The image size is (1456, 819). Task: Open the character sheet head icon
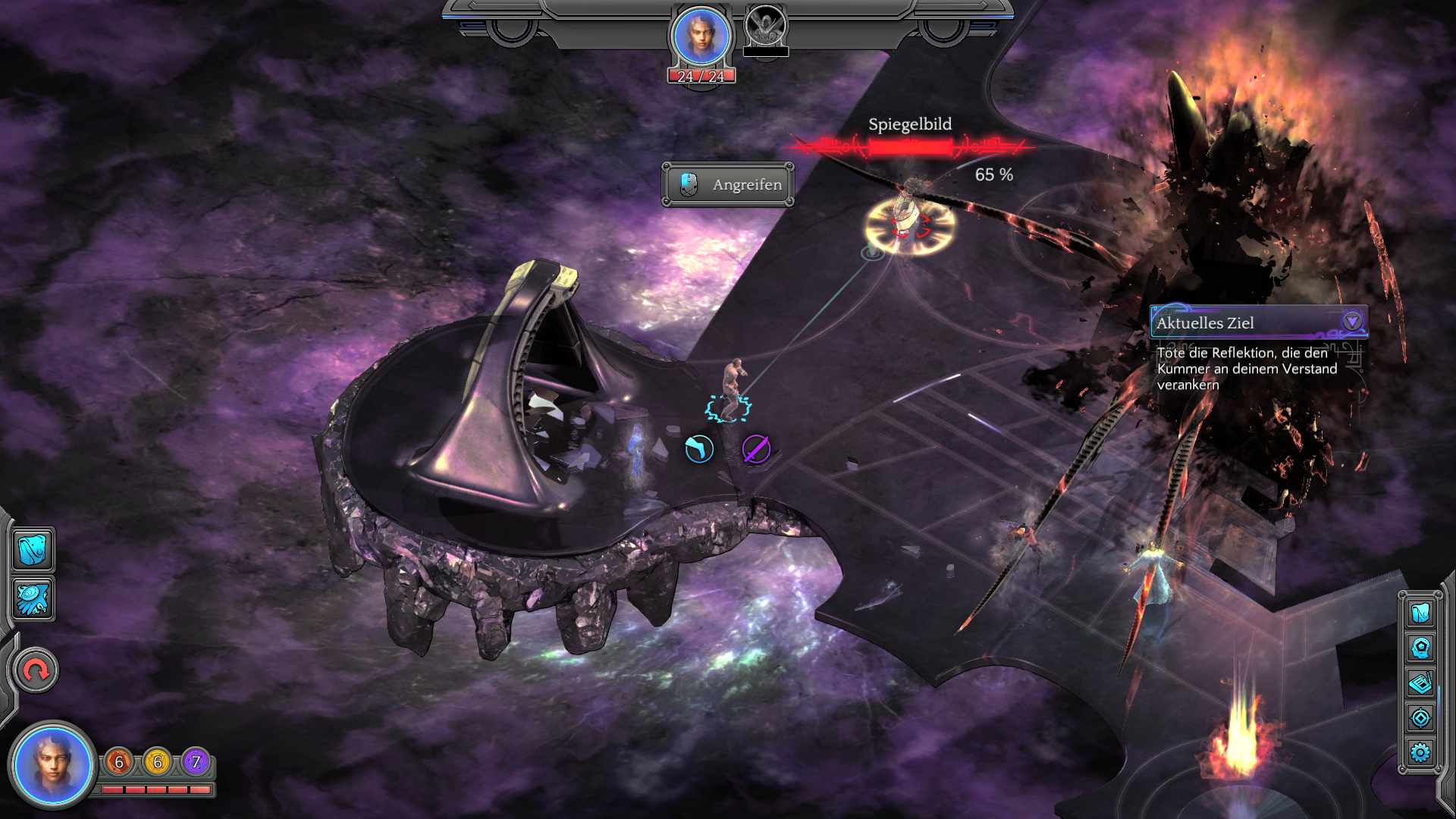click(1420, 648)
